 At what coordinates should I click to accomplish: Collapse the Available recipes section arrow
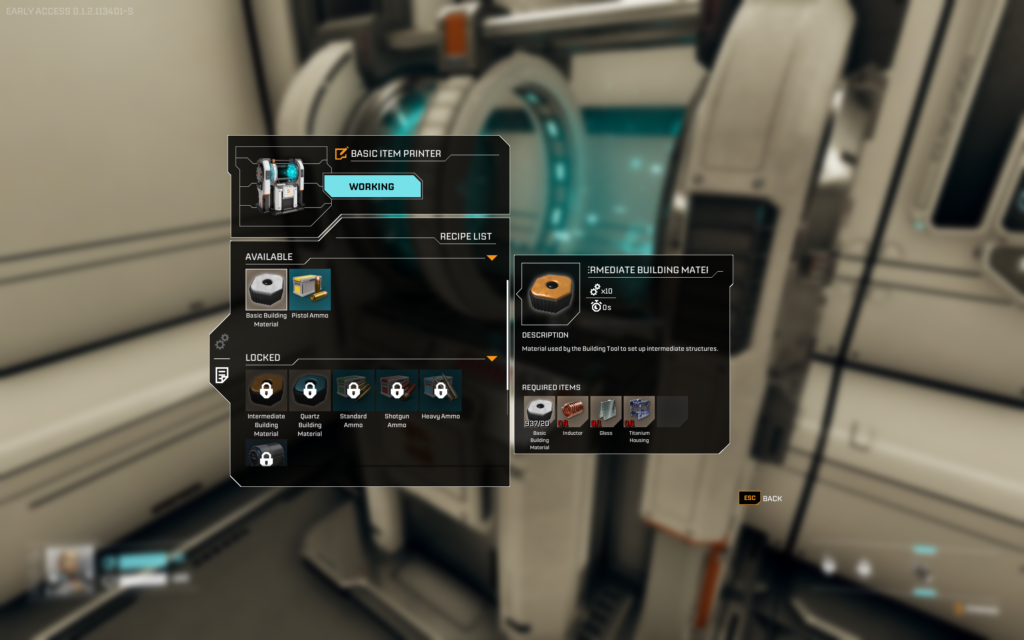[x=492, y=258]
